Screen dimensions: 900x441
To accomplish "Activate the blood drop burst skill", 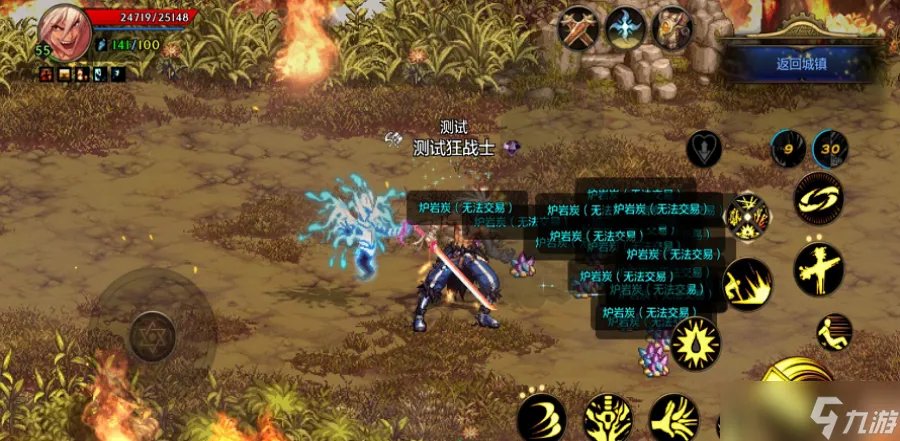I will coord(696,343).
